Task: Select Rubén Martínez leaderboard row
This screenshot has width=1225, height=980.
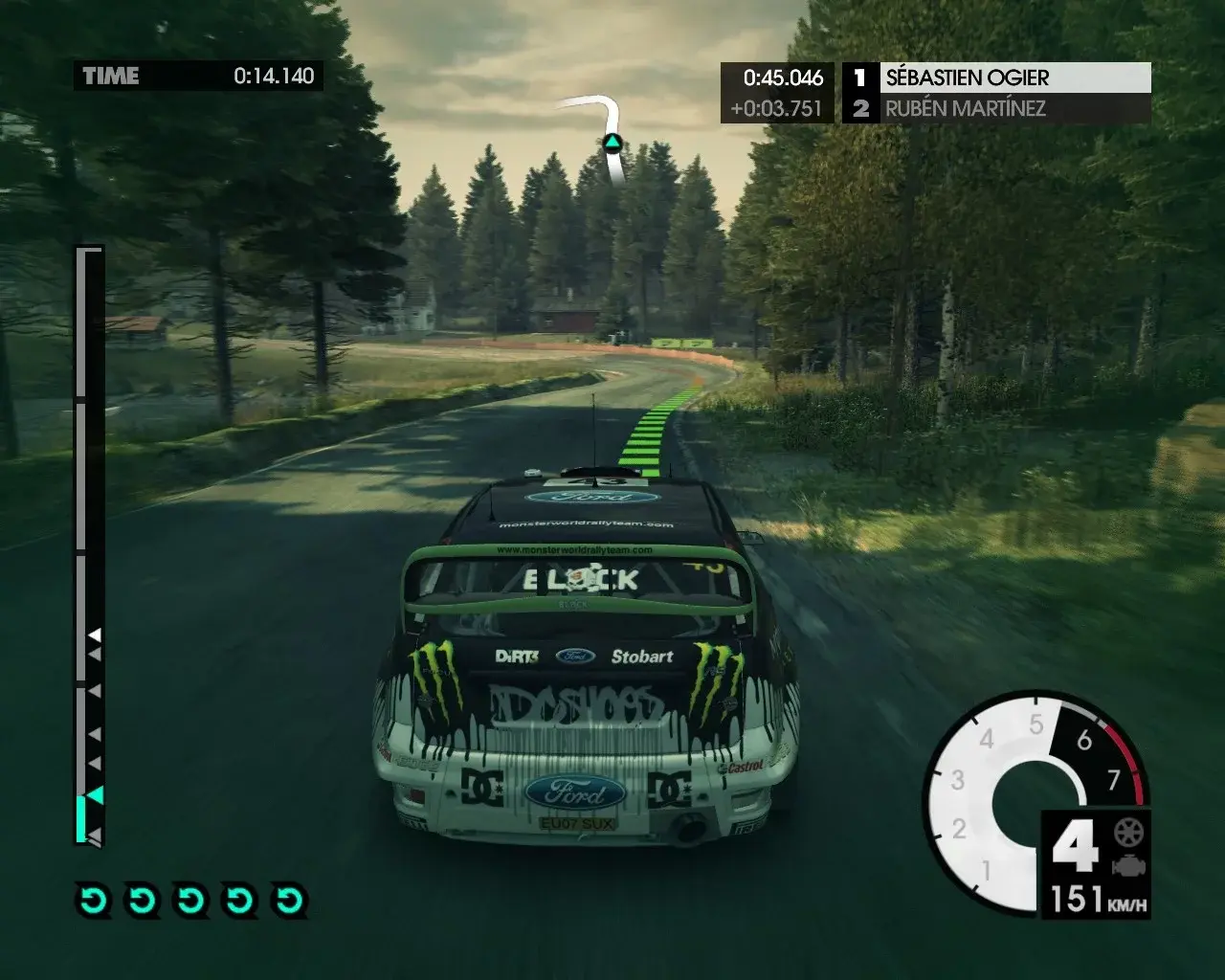Action: [995, 108]
